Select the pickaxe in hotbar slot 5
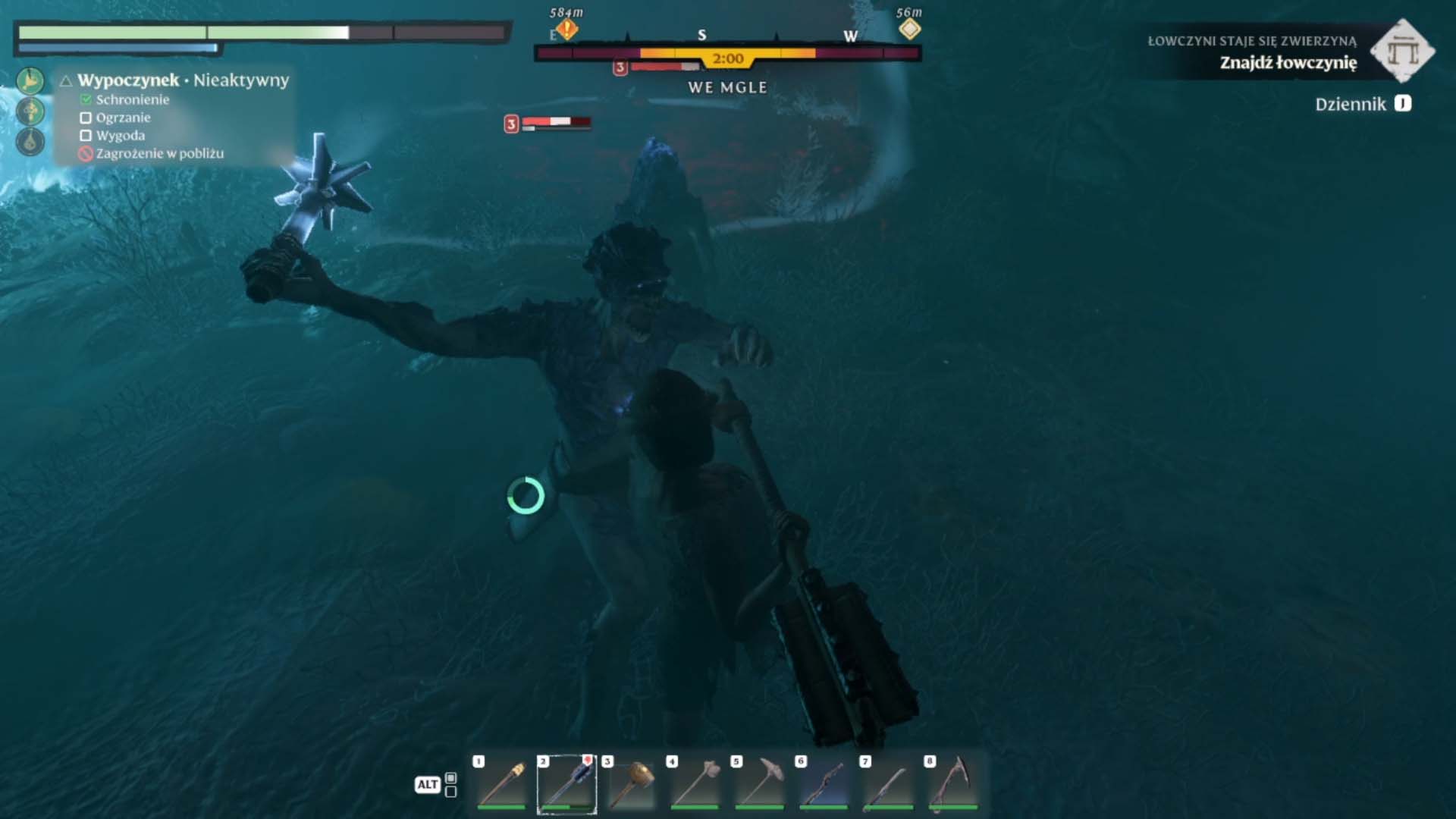 pyautogui.click(x=760, y=784)
